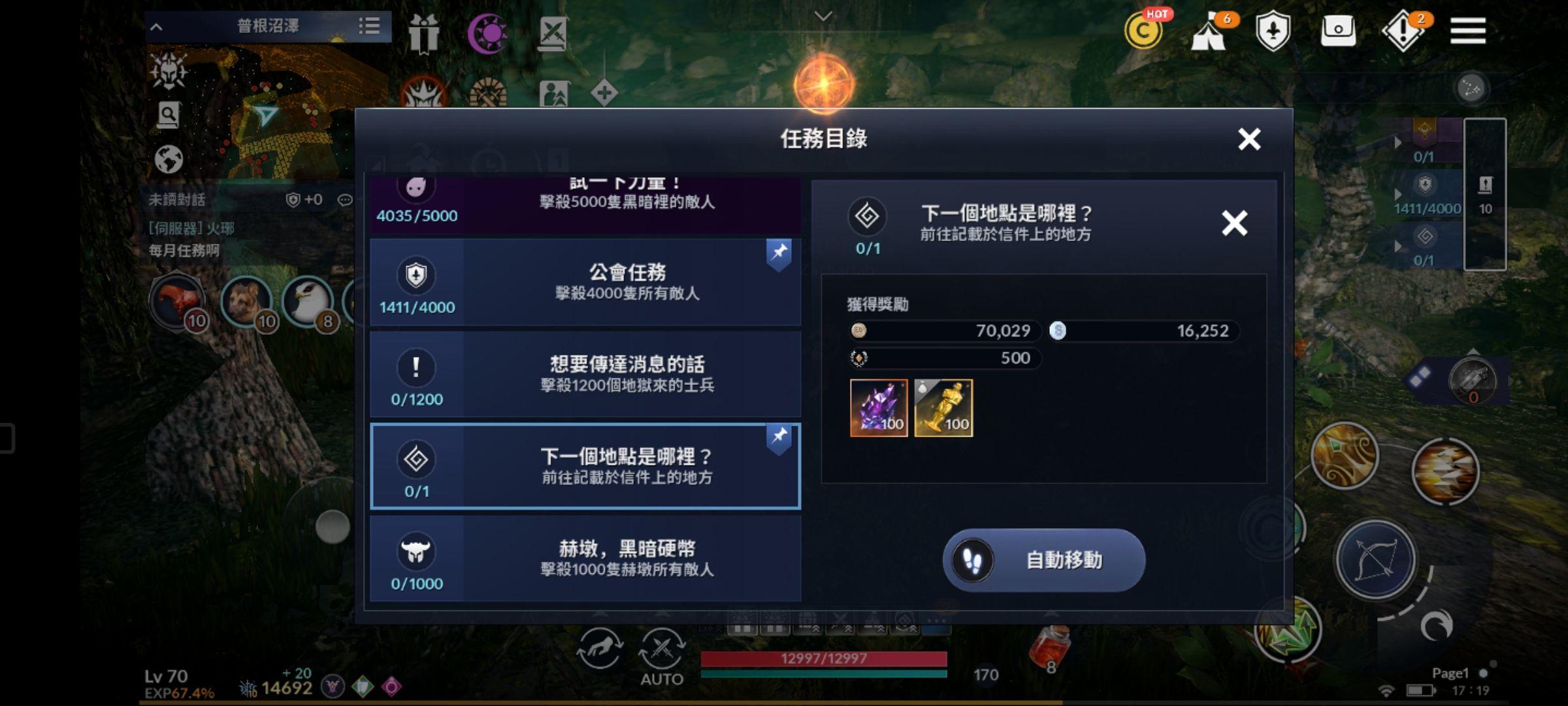Viewport: 1568px width, 706px height.
Task: Tap the 自動移動 auto-move button
Action: pos(1043,560)
